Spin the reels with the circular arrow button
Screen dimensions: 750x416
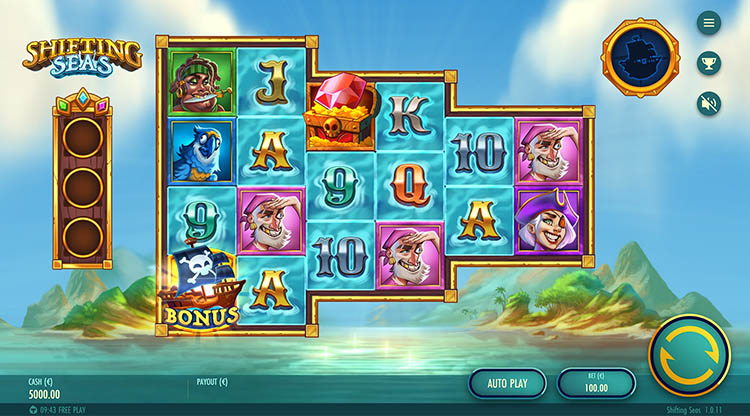coord(689,356)
